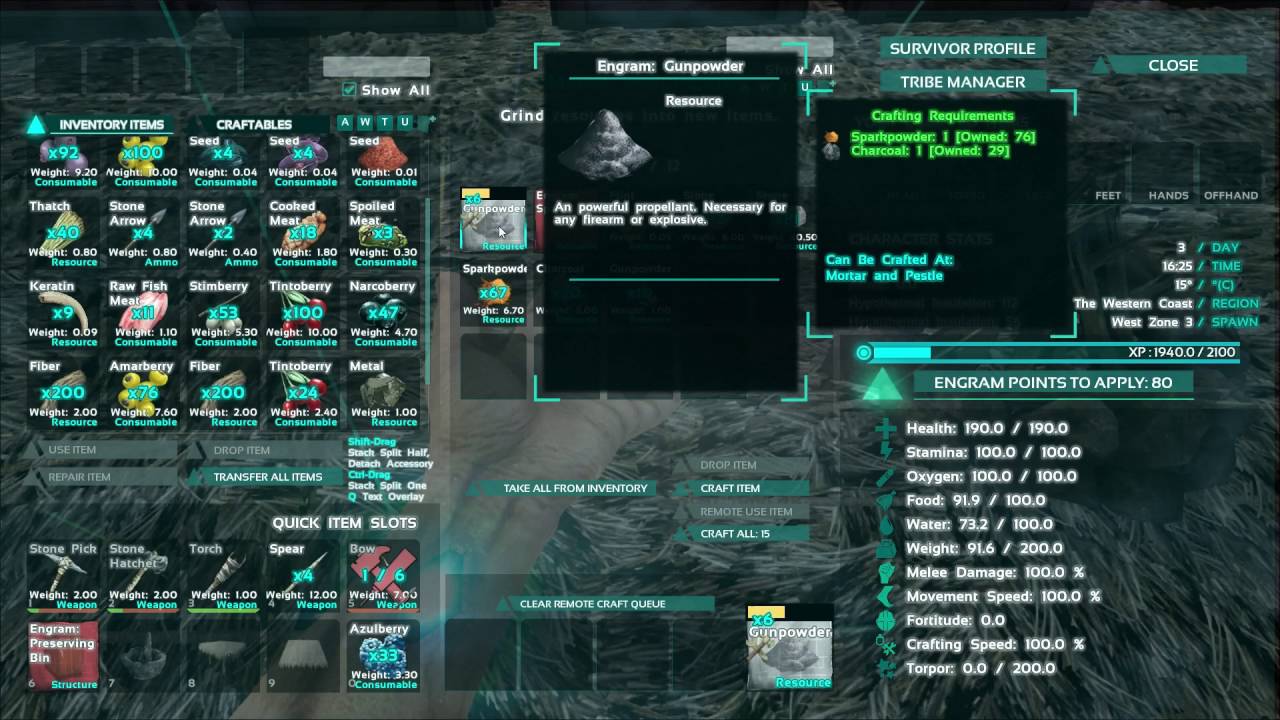Enable the Show All checkbox
Image resolution: width=1280 pixels, height=720 pixels.
pyautogui.click(x=351, y=89)
